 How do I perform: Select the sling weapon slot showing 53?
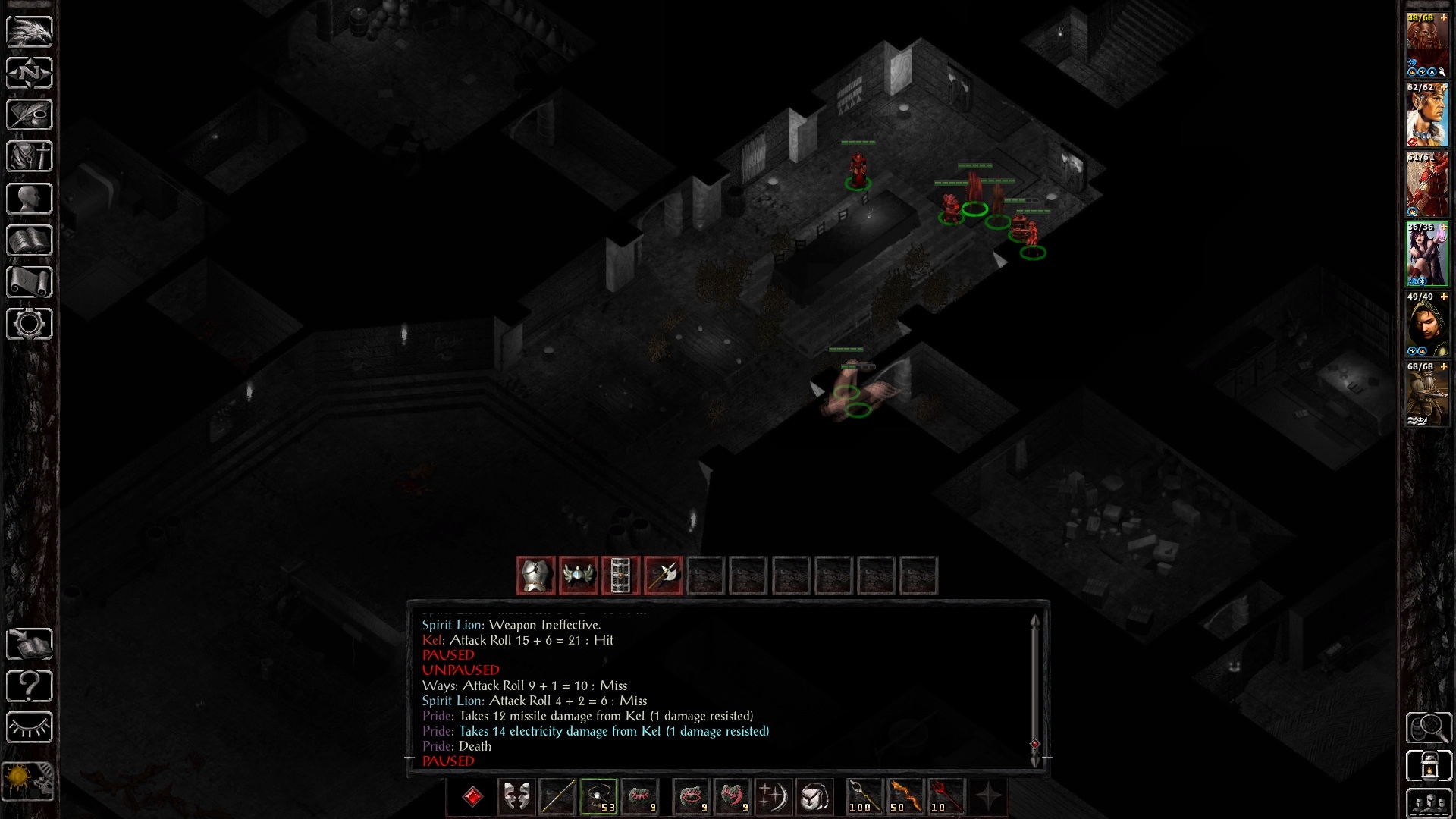[x=598, y=797]
